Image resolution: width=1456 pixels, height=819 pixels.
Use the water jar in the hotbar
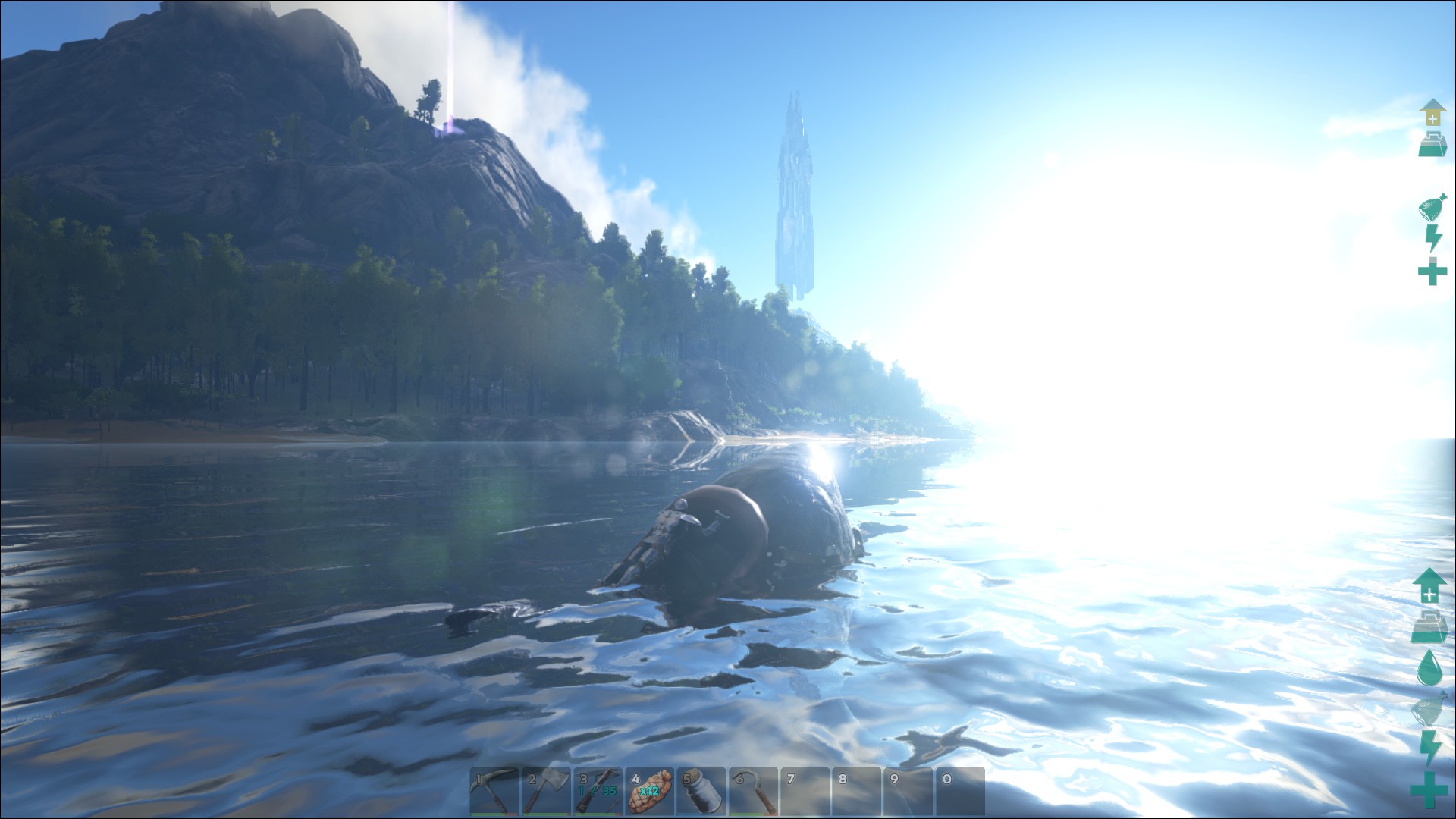pos(701,791)
